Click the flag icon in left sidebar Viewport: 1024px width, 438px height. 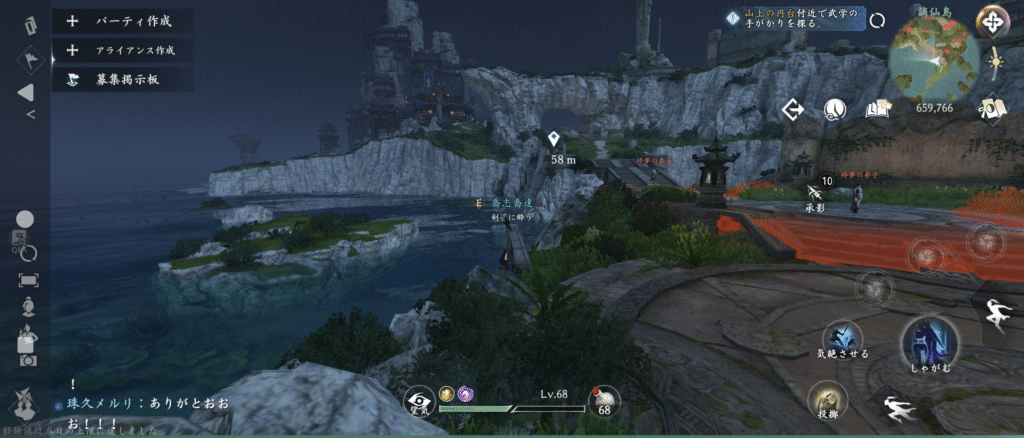point(26,58)
